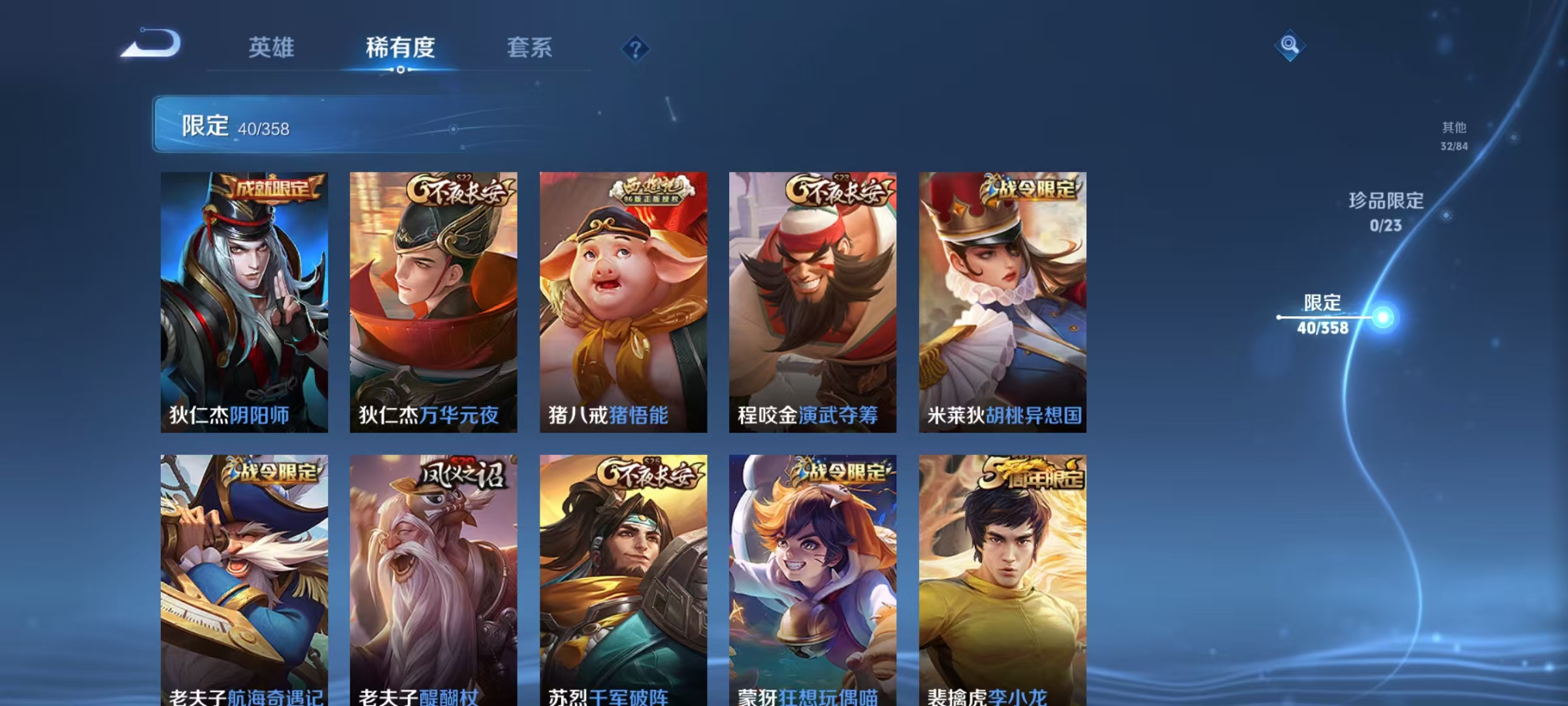The width and height of the screenshot is (1568, 706).
Task: Open the help question mark icon
Action: pos(637,47)
